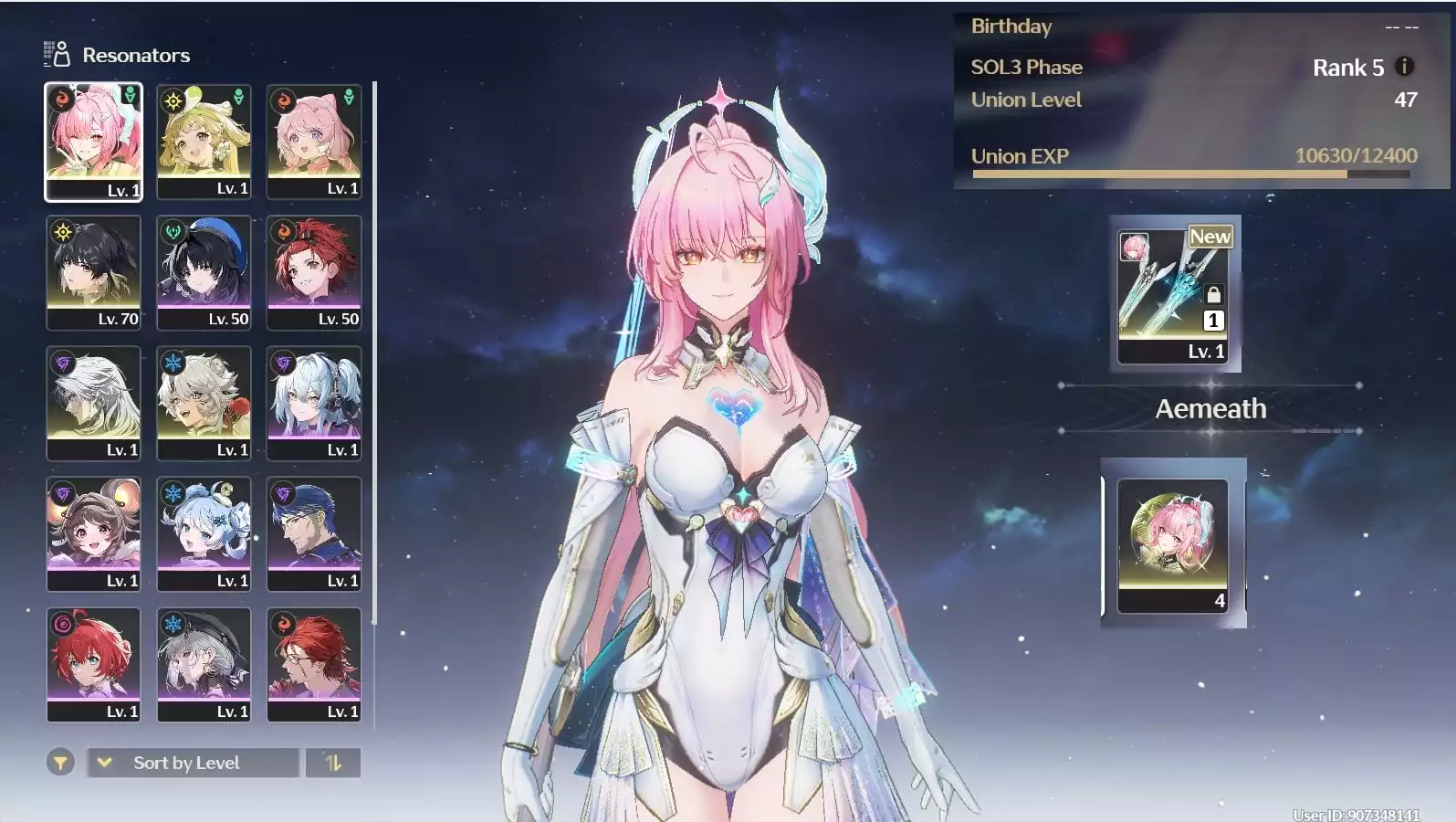The image size is (1456, 822).
Task: Select the Lv. 70 resonator portrait
Action: tap(93, 272)
